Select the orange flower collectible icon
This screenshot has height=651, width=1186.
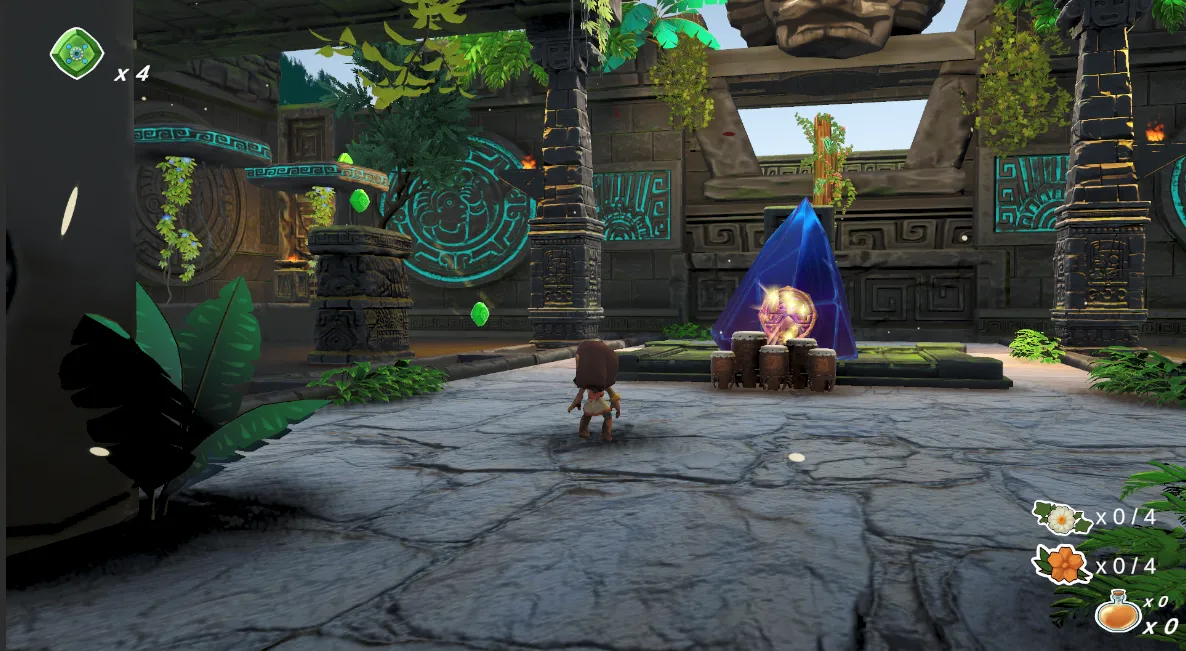coord(1064,565)
